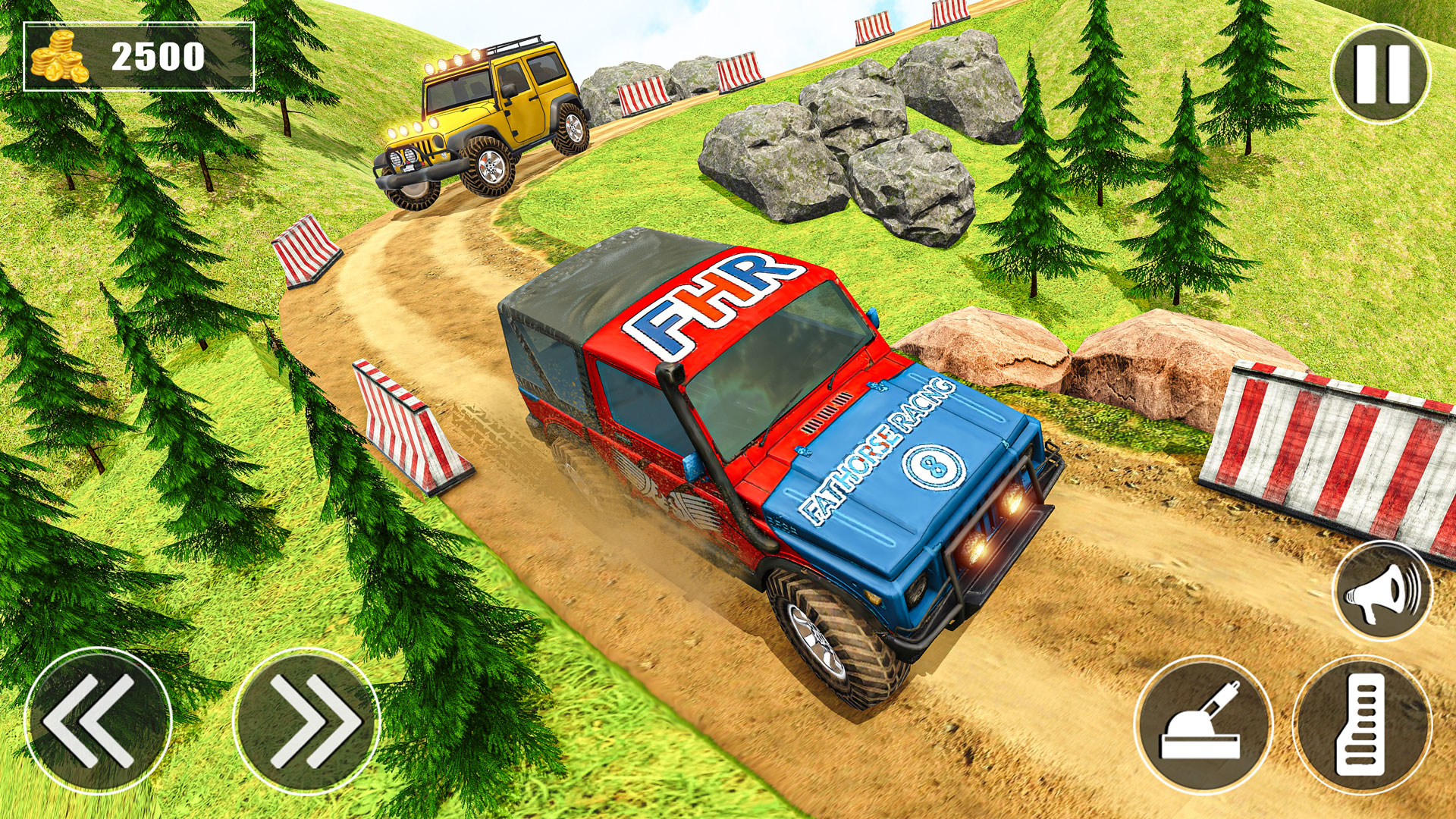Open the coin balance showing 2500
Viewport: 1456px width, 819px height.
(136, 55)
